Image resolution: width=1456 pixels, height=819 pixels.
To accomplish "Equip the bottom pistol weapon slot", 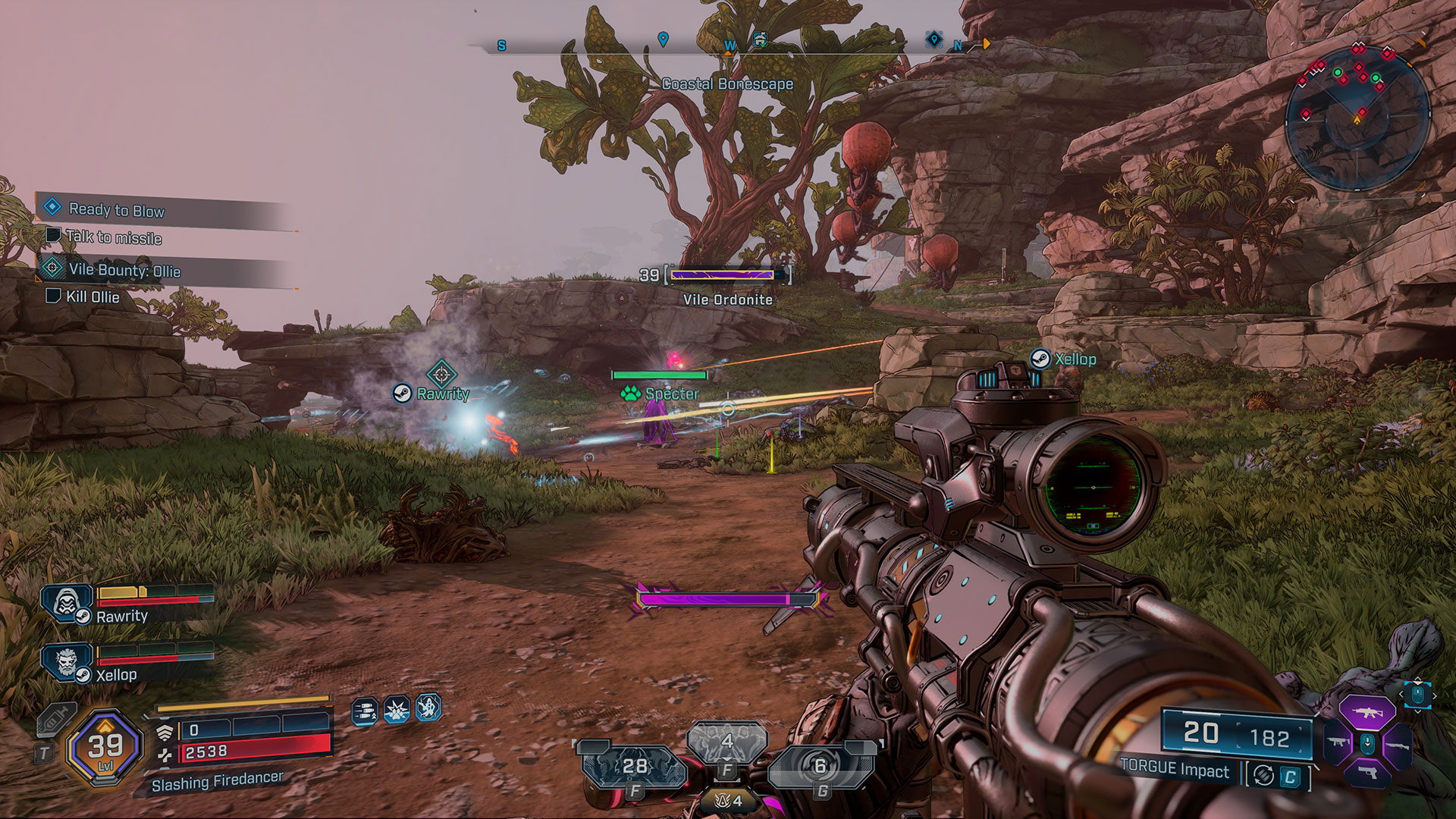I will point(1367,773).
